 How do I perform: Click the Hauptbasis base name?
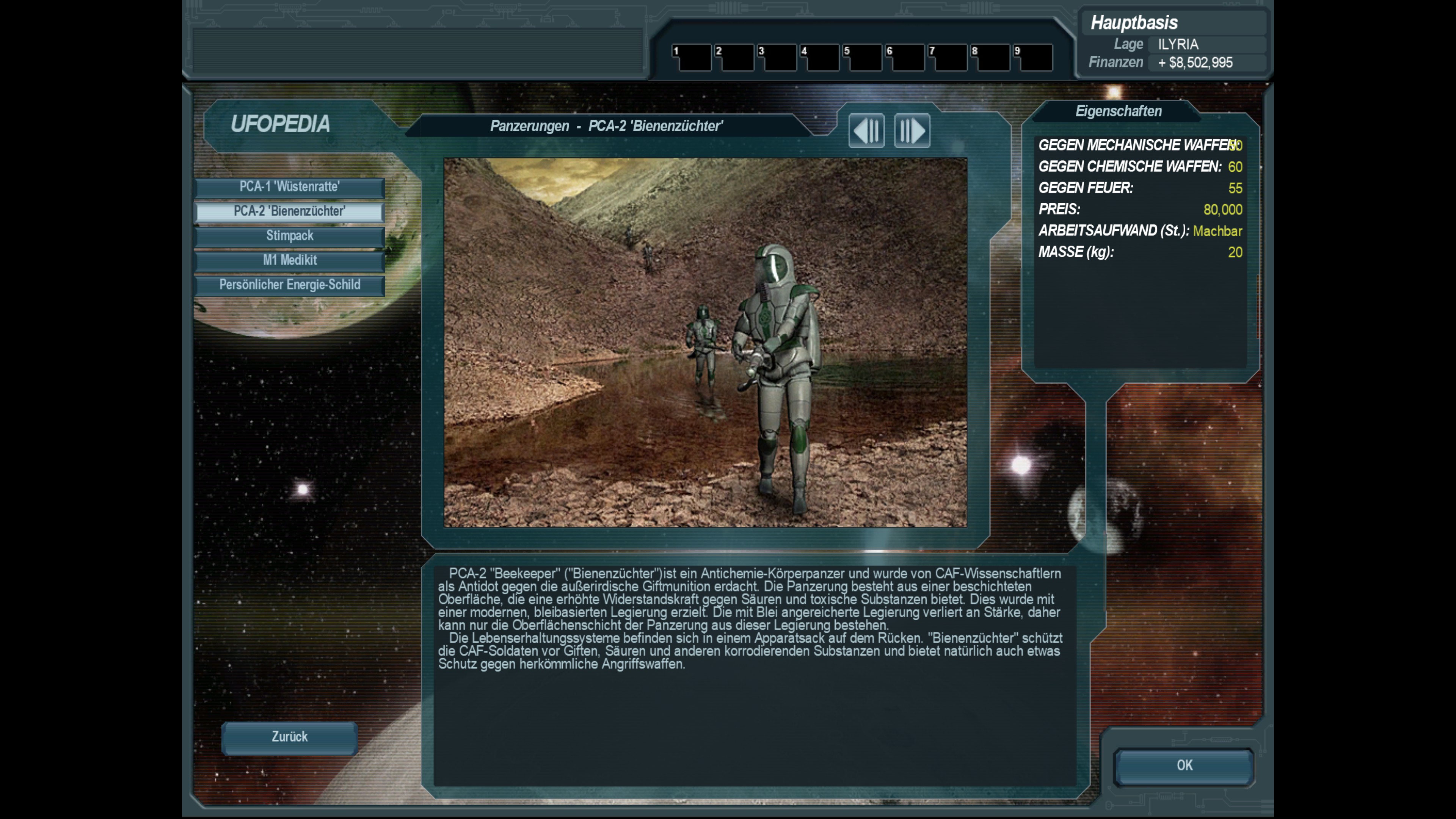pos(1134,23)
